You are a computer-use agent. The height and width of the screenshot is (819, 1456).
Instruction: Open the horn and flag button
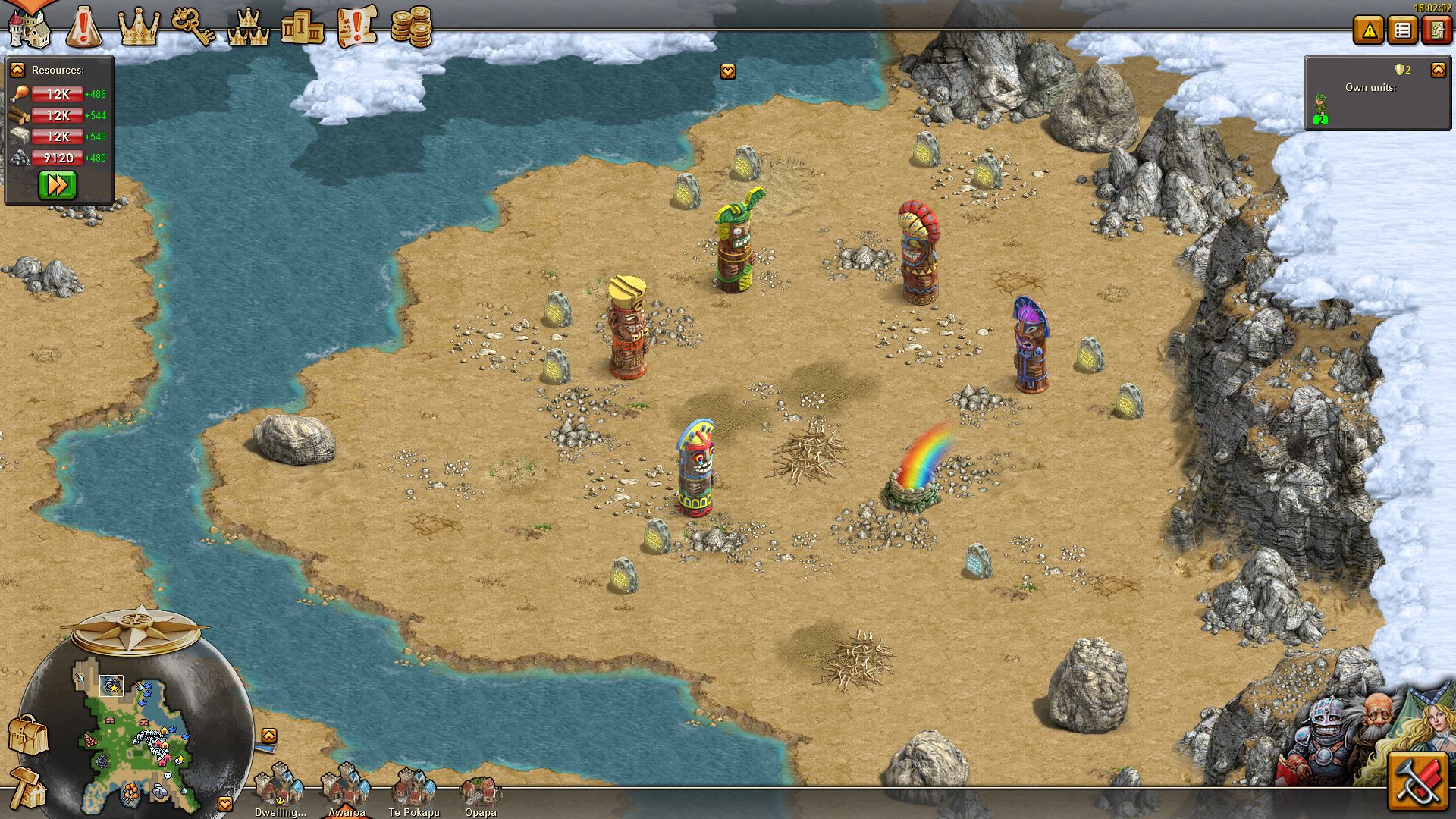click(x=1417, y=783)
